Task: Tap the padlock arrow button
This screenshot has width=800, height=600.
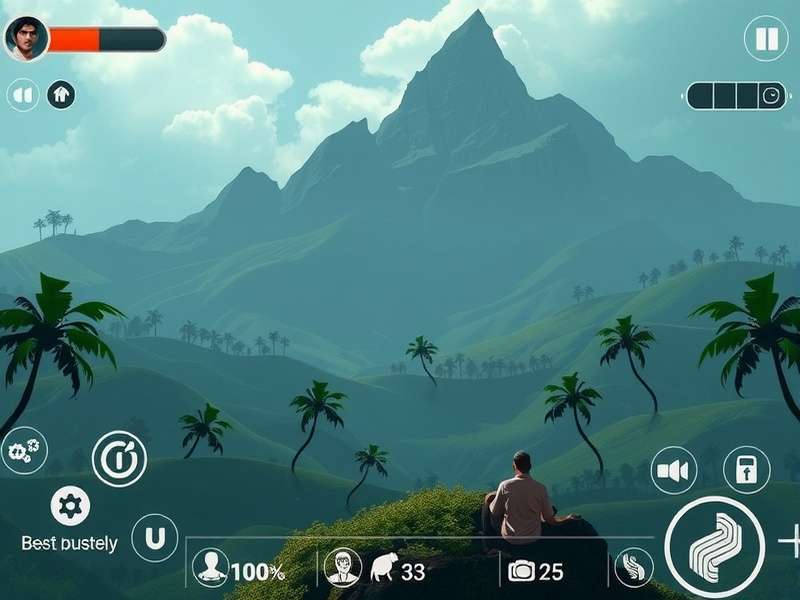Action: pyautogui.click(x=746, y=470)
